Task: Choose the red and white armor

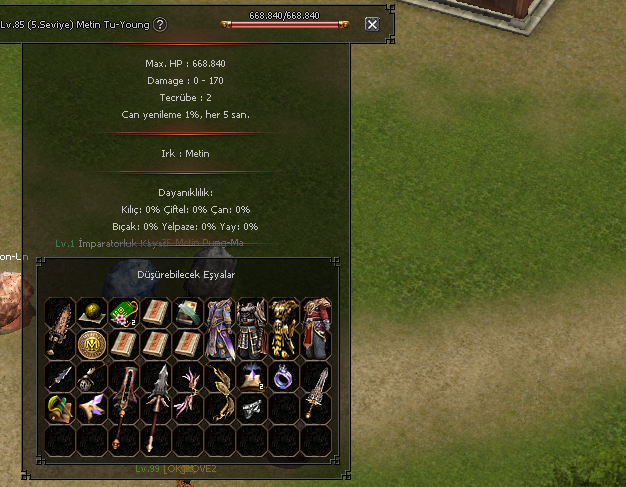Action: (x=315, y=328)
